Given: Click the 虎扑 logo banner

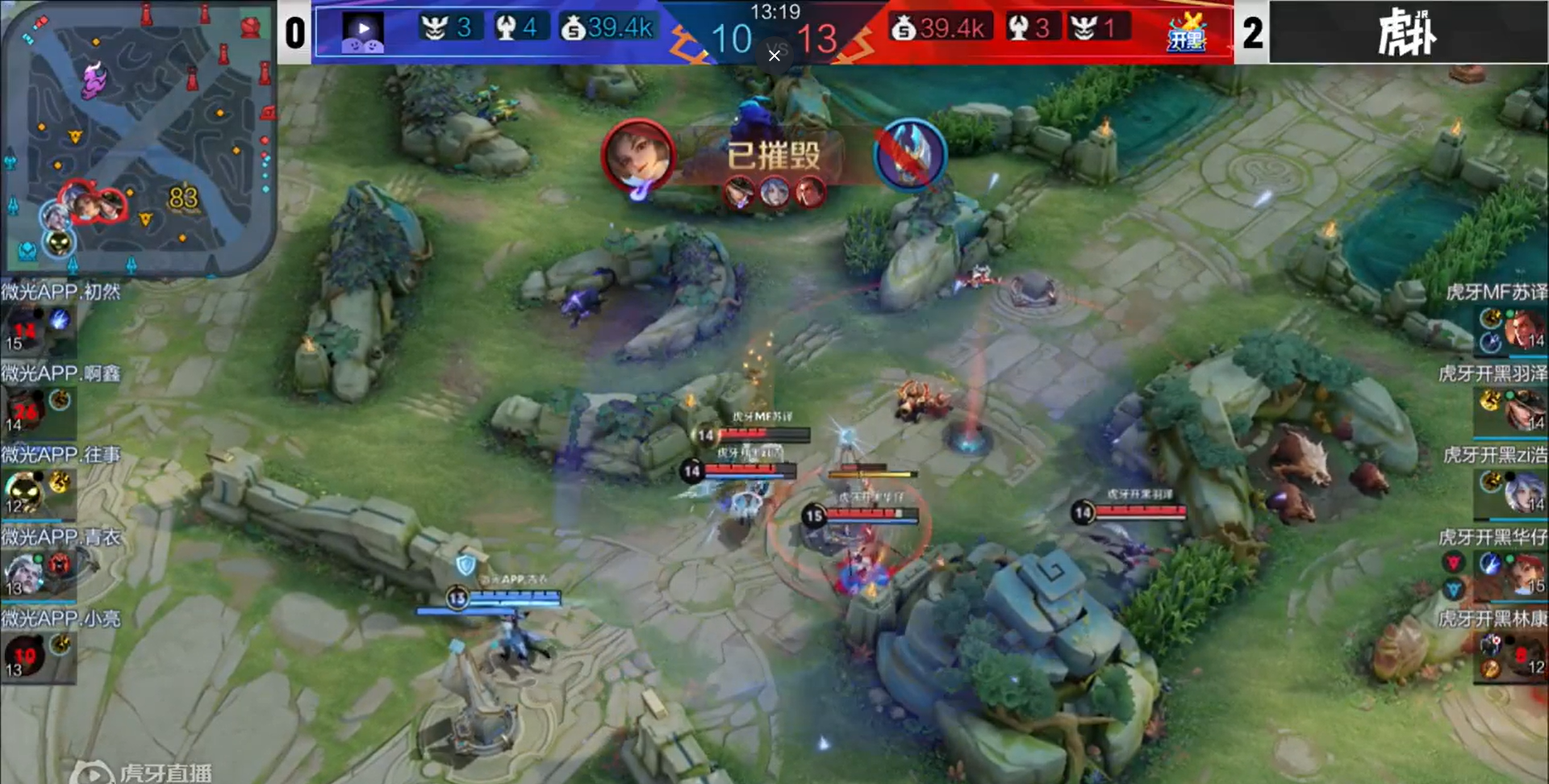Looking at the screenshot, I should 1408,33.
